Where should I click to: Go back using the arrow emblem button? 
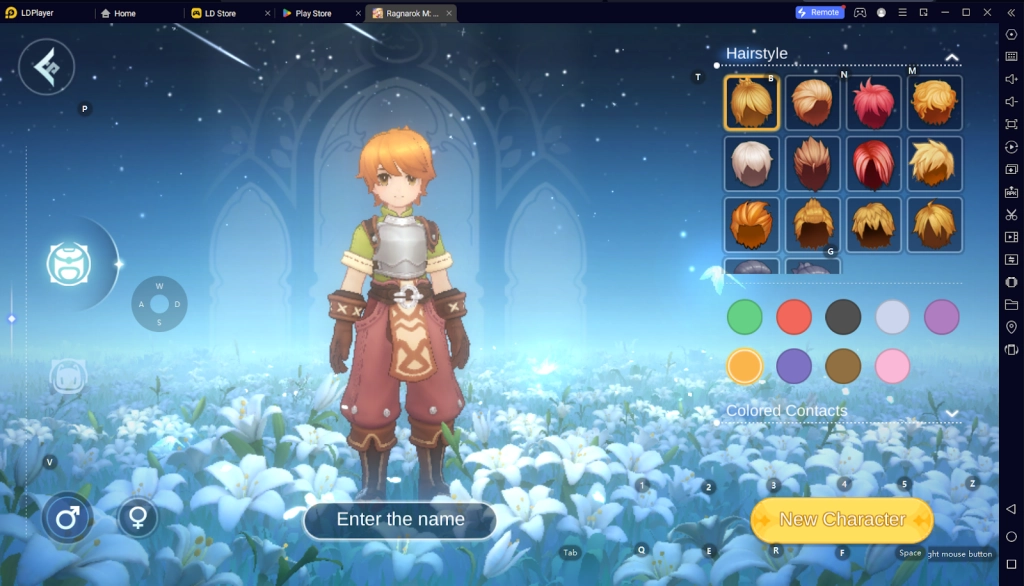[47, 67]
